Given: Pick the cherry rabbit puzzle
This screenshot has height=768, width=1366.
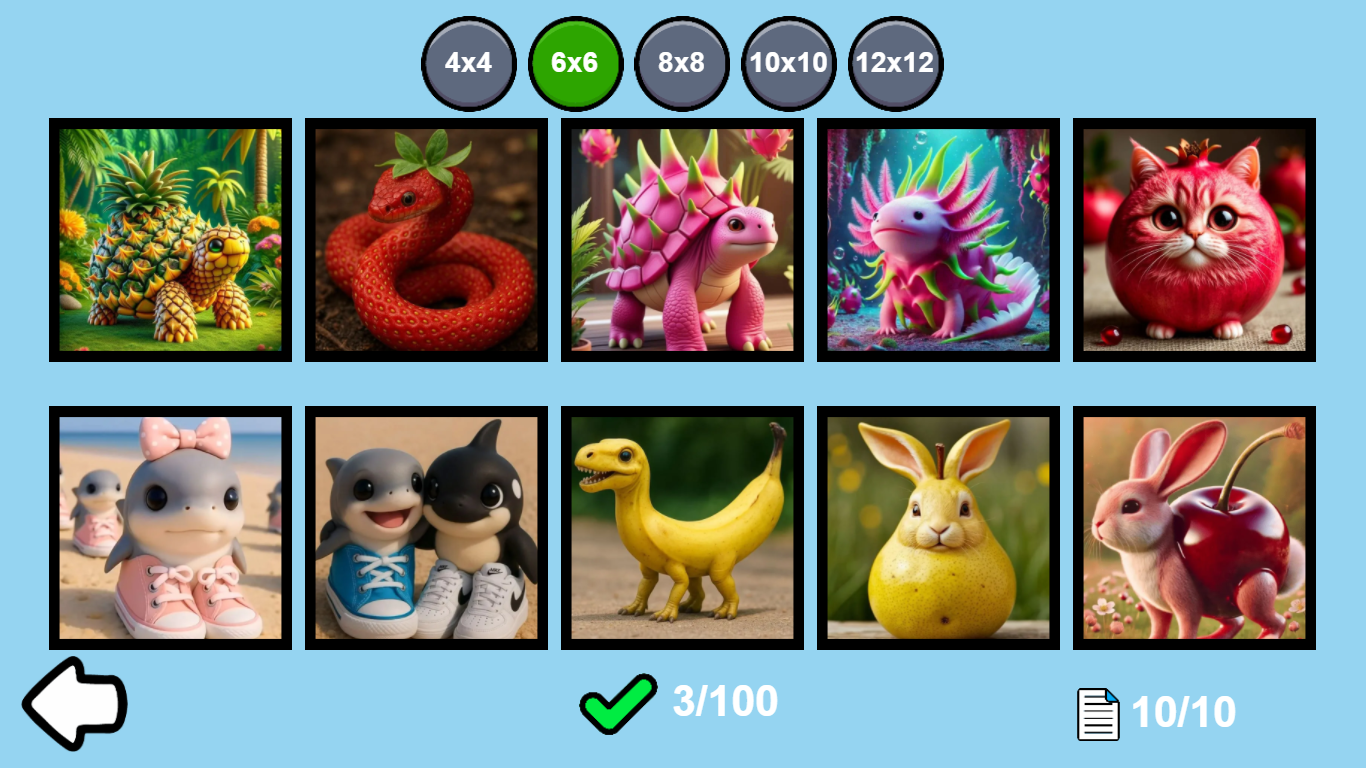Looking at the screenshot, I should point(1194,527).
